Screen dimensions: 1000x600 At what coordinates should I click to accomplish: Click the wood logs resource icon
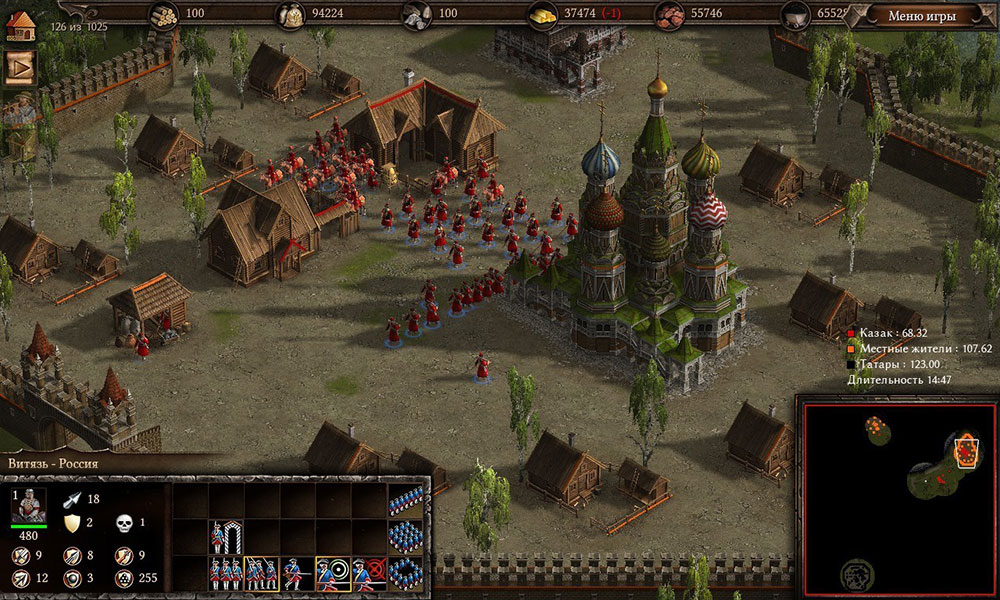pyautogui.click(x=163, y=14)
